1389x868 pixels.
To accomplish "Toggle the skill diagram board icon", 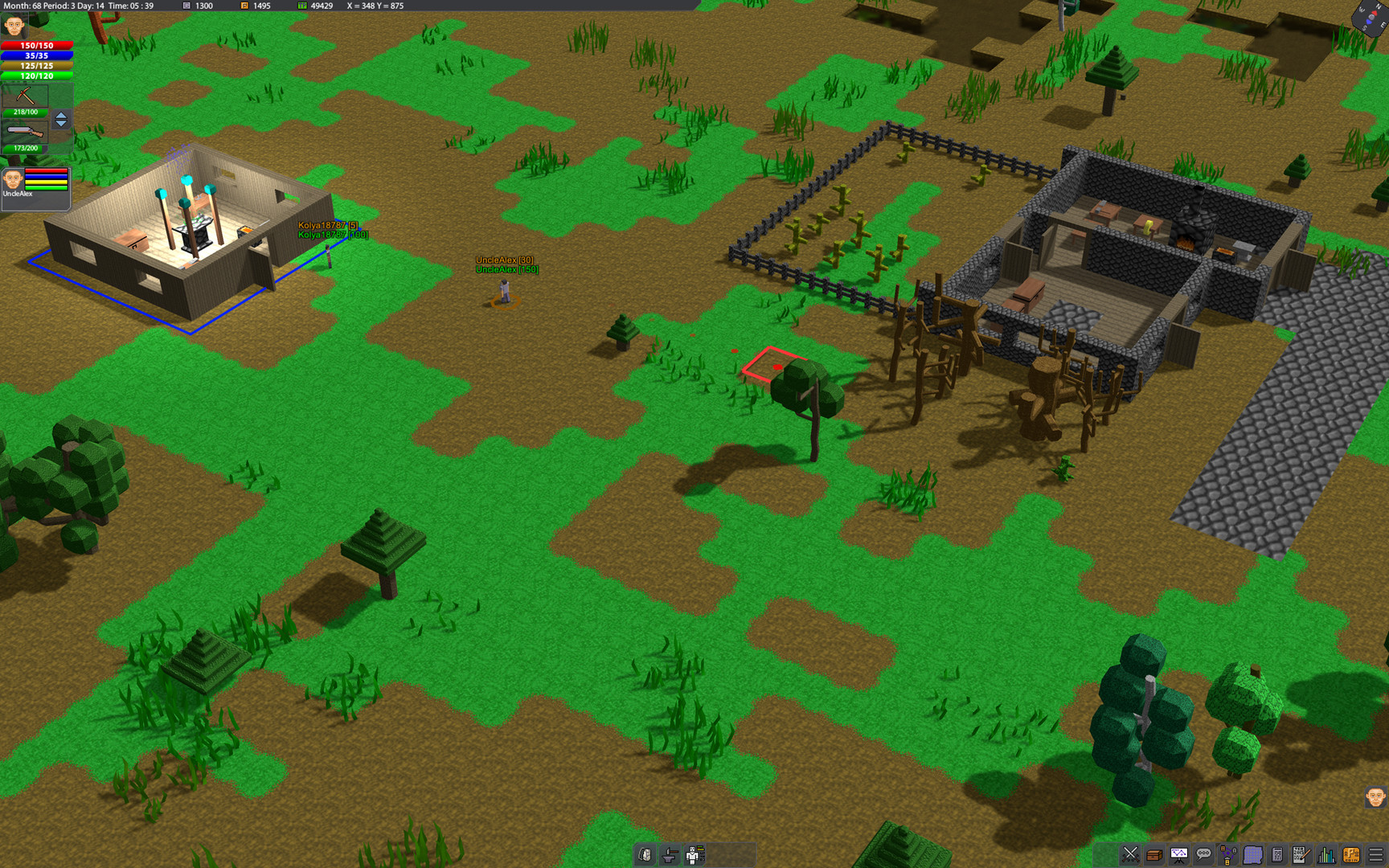I will [1178, 854].
